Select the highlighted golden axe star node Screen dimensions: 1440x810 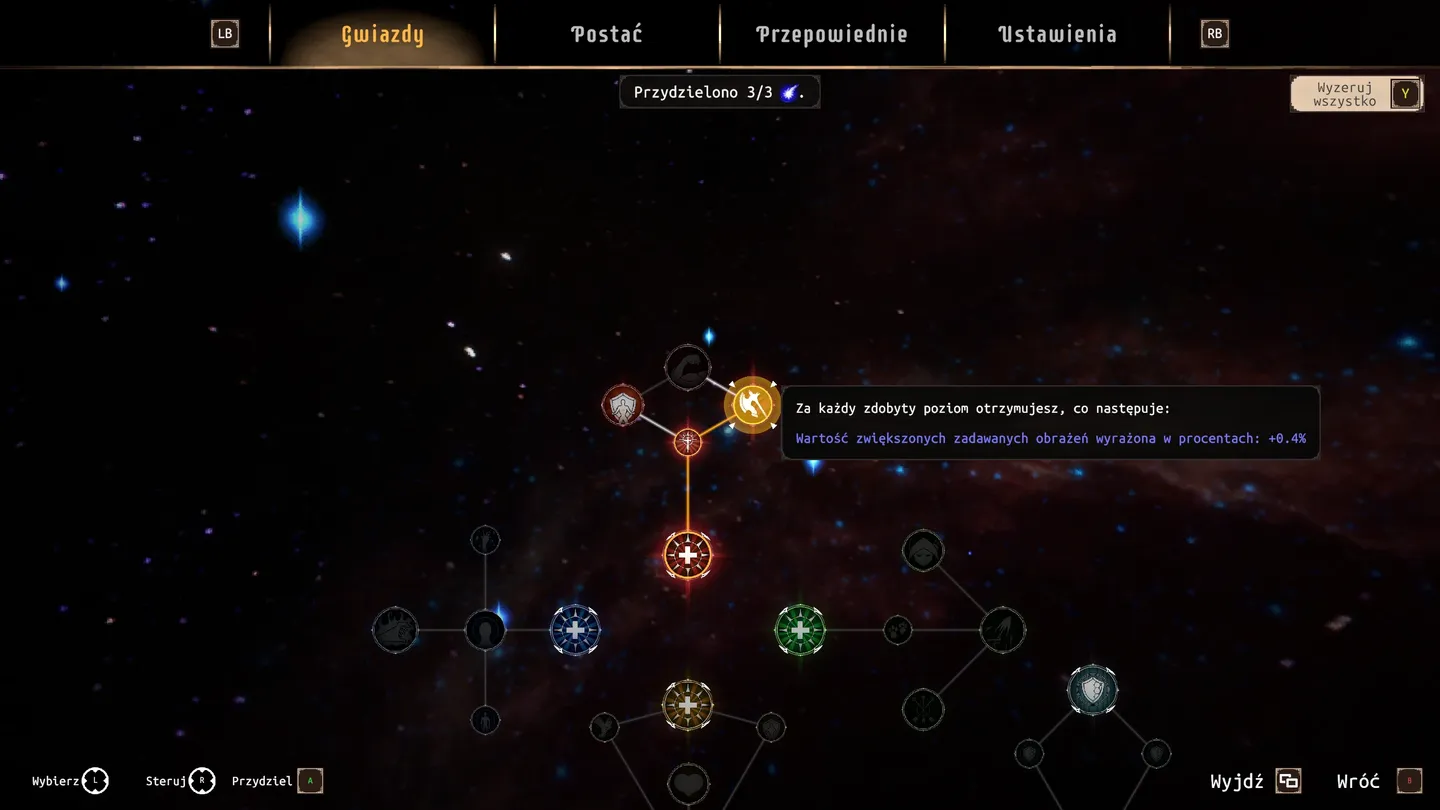[752, 405]
